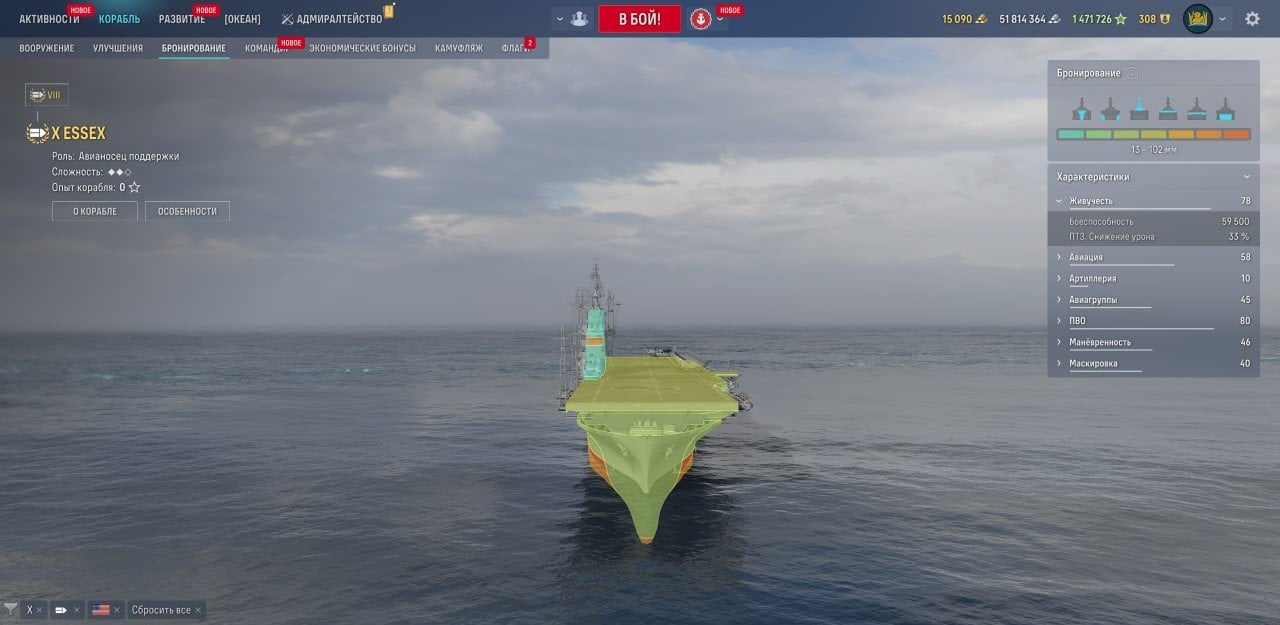This screenshot has width=1280, height=625.
Task: Click the О корабле button
Action: (95, 211)
